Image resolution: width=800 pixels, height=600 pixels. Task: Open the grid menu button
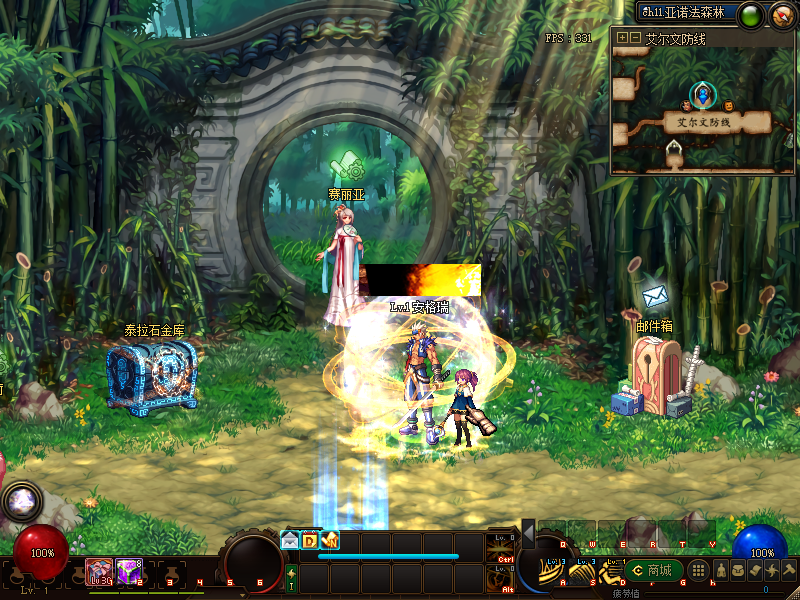[x=700, y=570]
